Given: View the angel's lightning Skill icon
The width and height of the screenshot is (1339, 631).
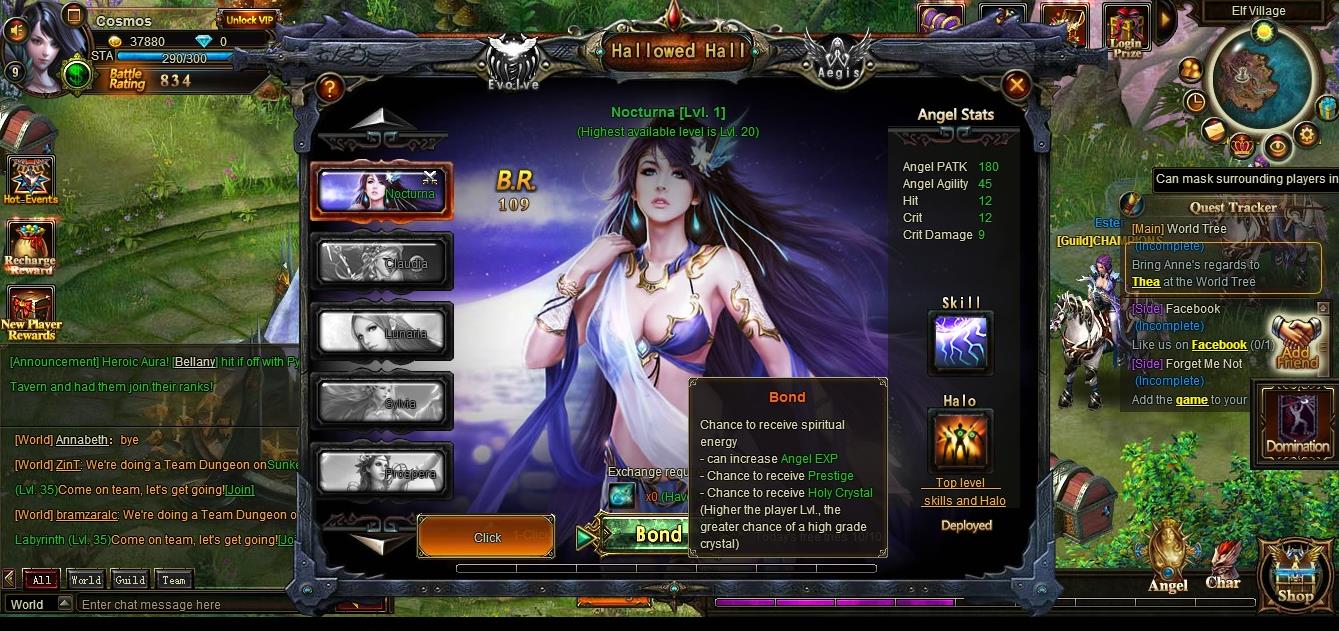Looking at the screenshot, I should 960,343.
